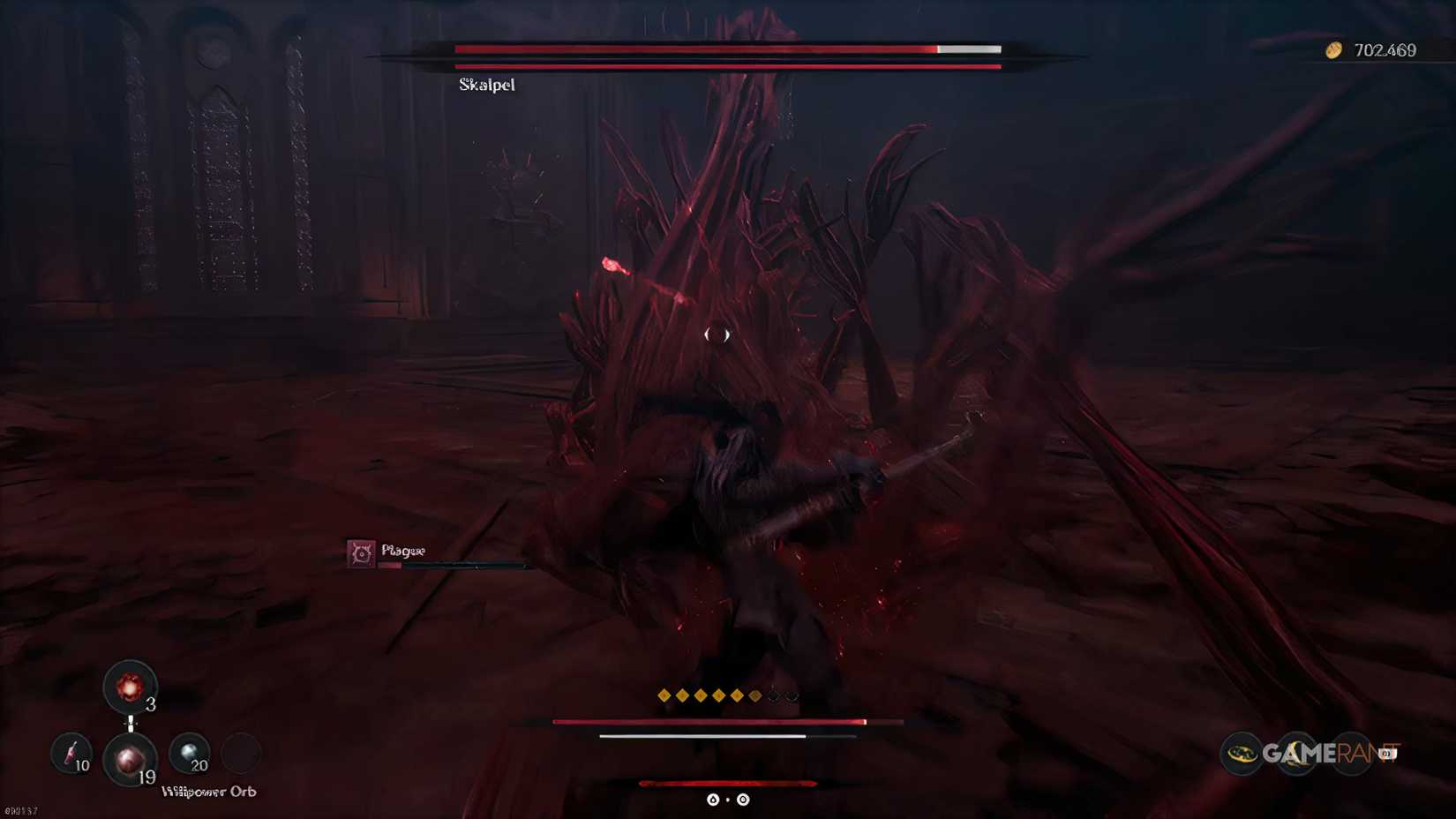
Task: Select the white orb item with 20 charges
Action: point(189,754)
